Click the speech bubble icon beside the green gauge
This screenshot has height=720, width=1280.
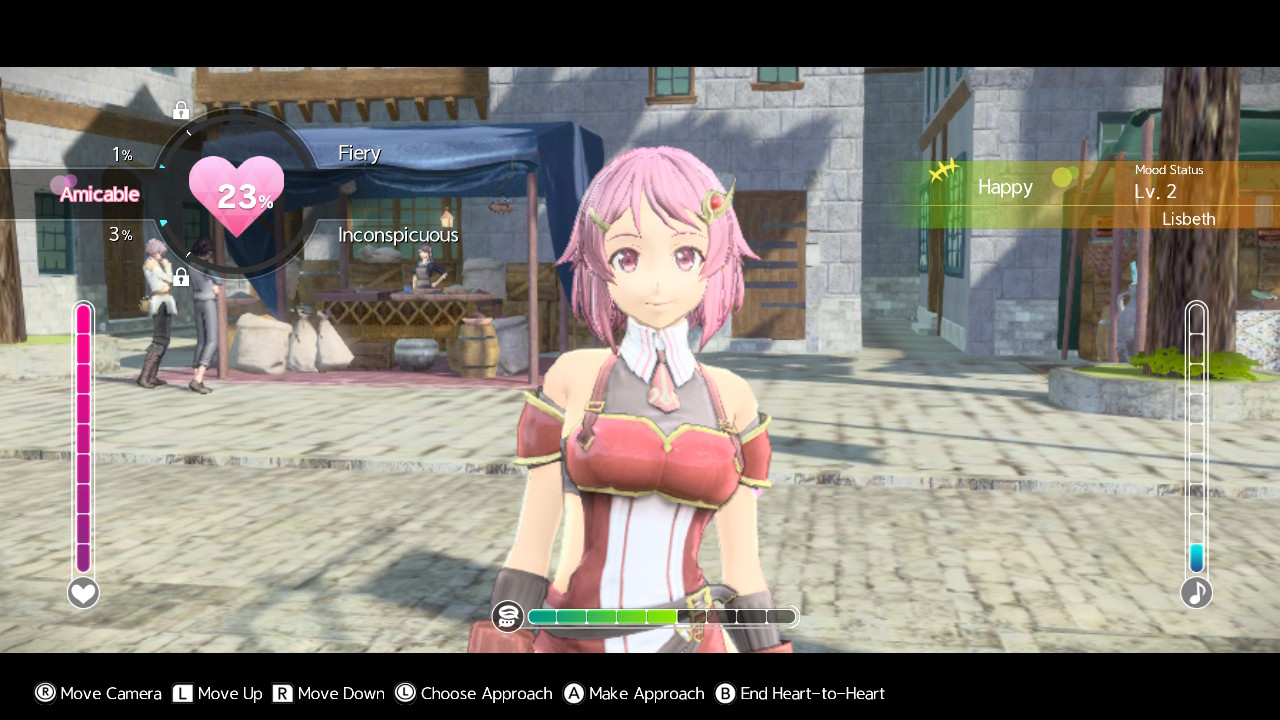pyautogui.click(x=508, y=616)
